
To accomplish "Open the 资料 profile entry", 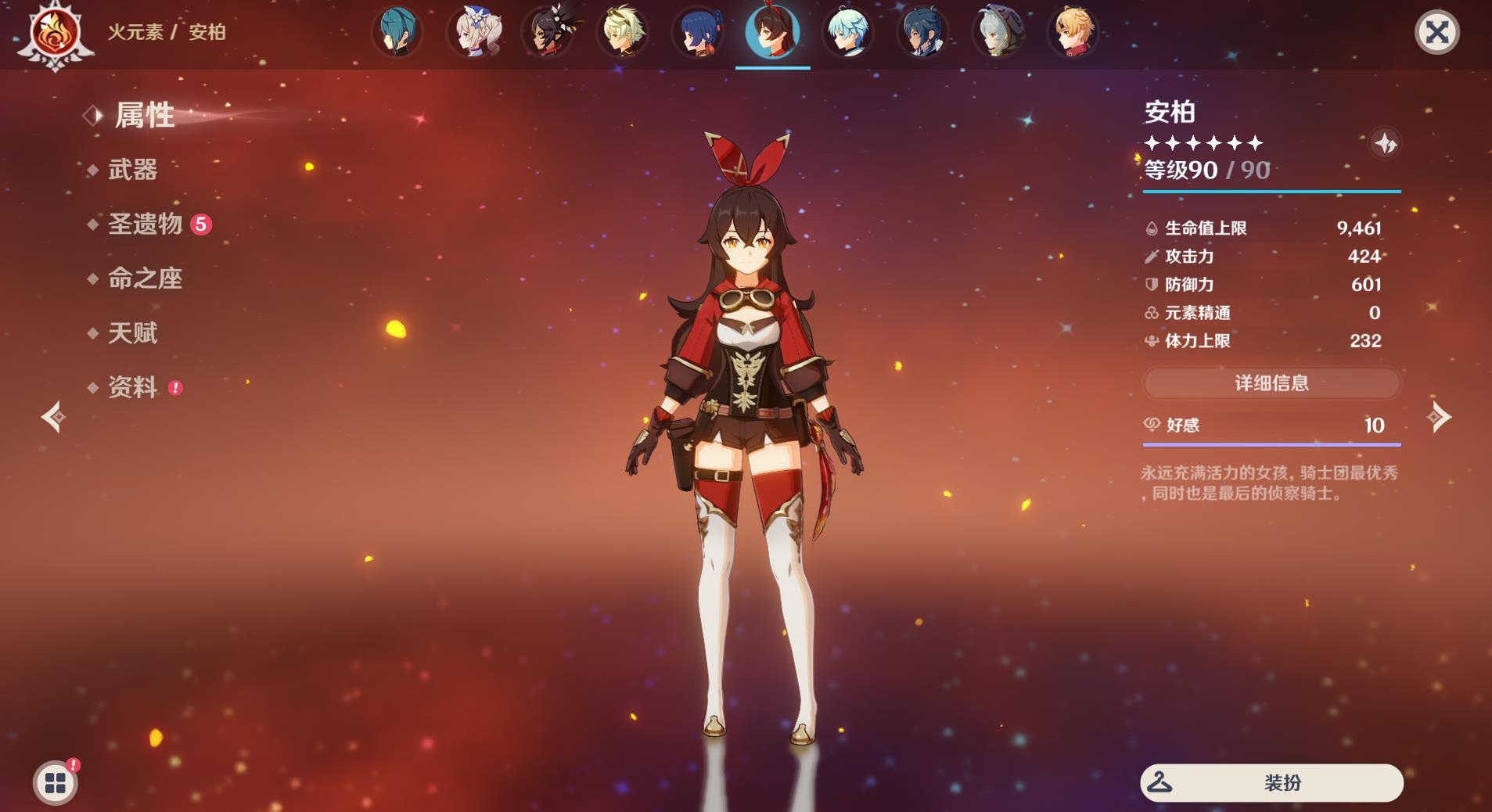I will pos(132,387).
